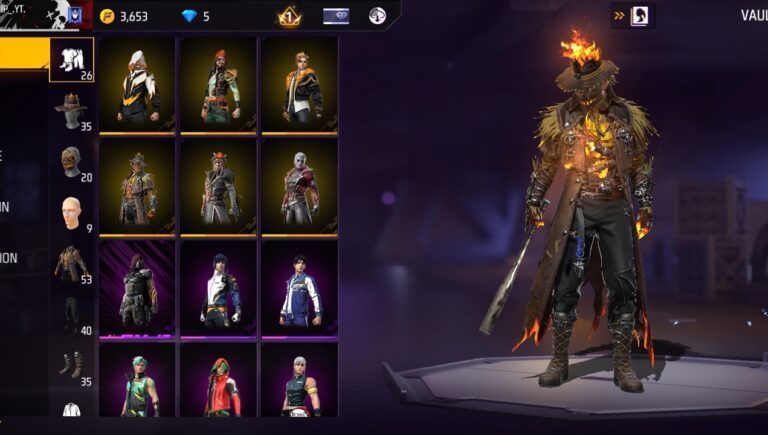Open the collection book icon with arrows

(x=633, y=15)
